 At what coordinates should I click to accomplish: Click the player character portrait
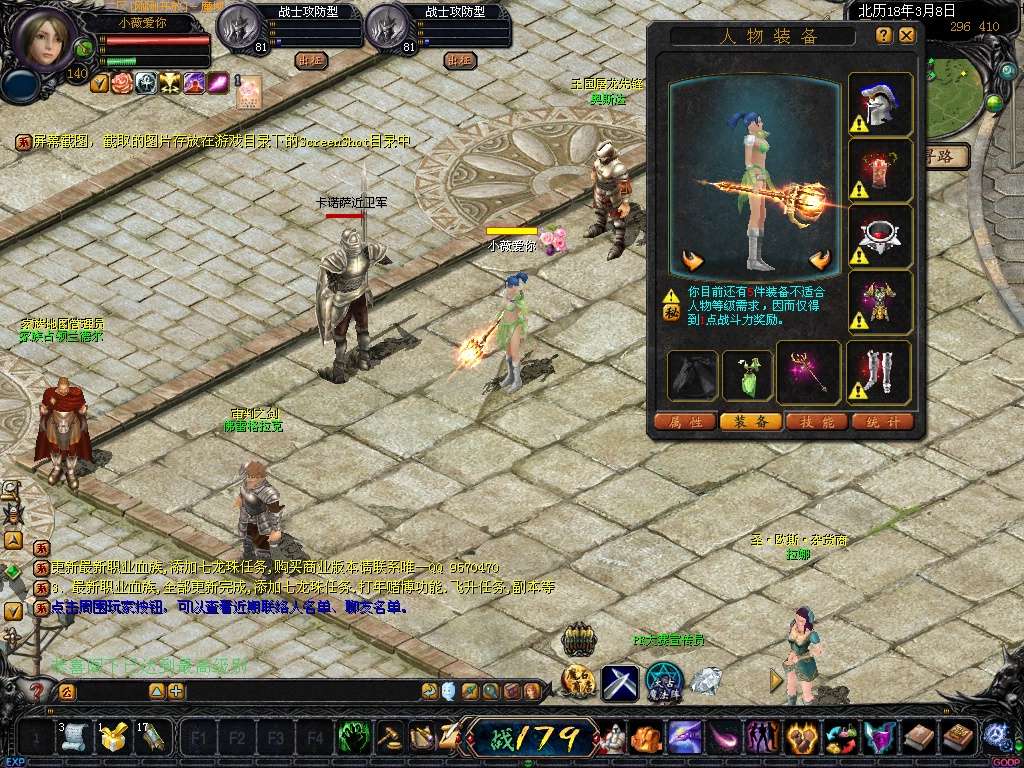click(x=44, y=38)
